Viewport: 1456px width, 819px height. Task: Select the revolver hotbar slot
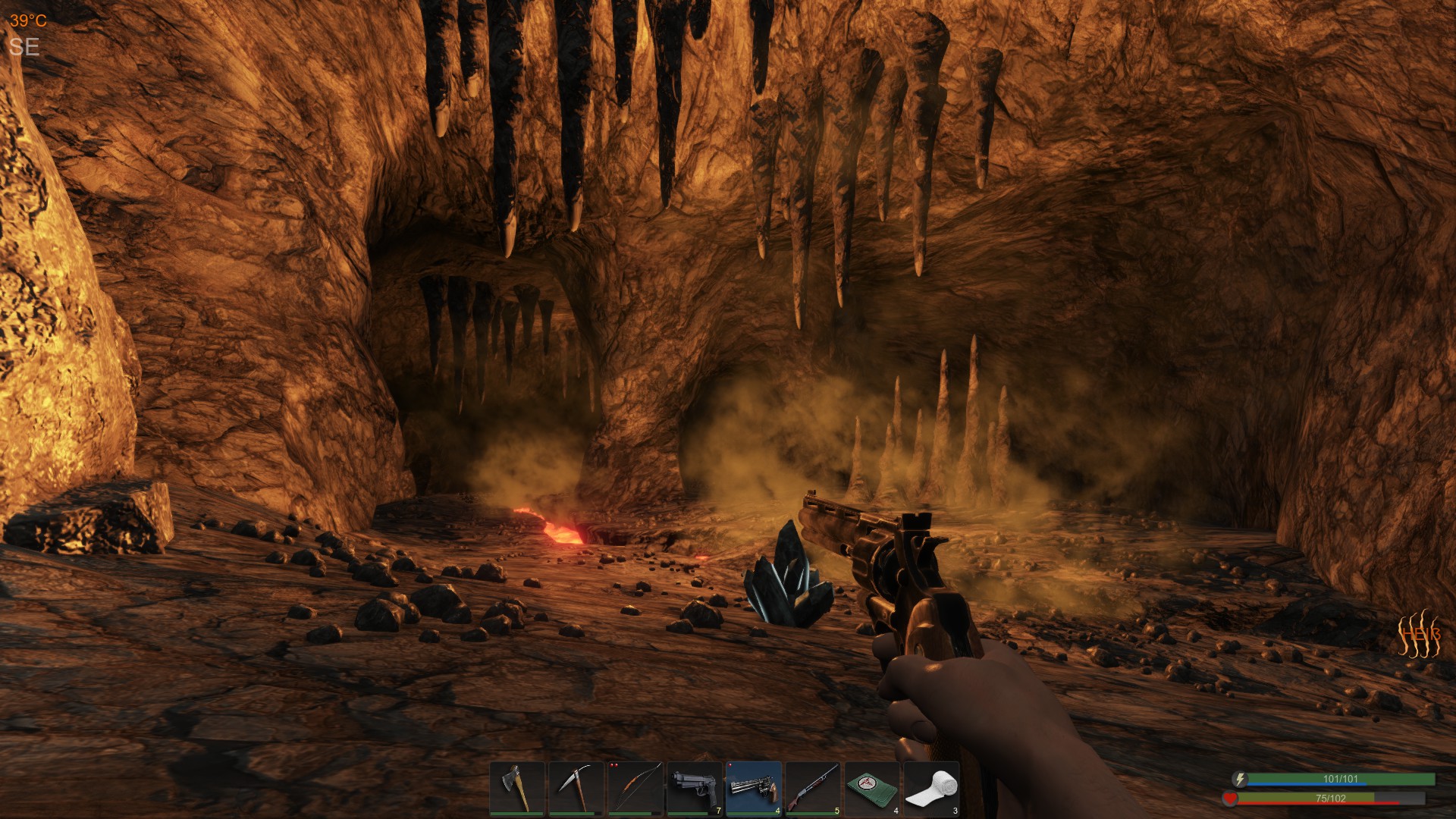(754, 789)
